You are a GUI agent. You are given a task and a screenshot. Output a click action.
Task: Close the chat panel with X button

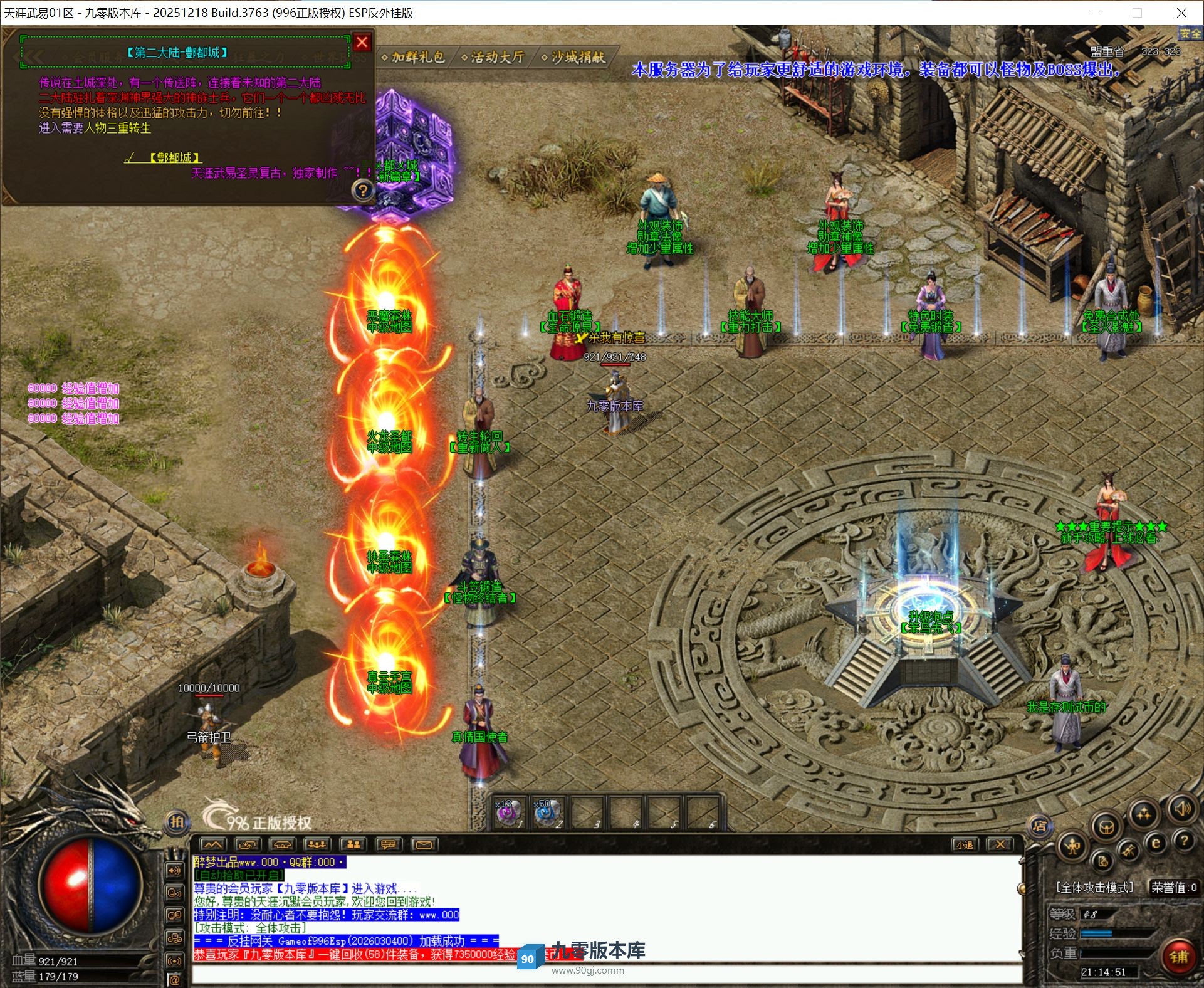1000,844
